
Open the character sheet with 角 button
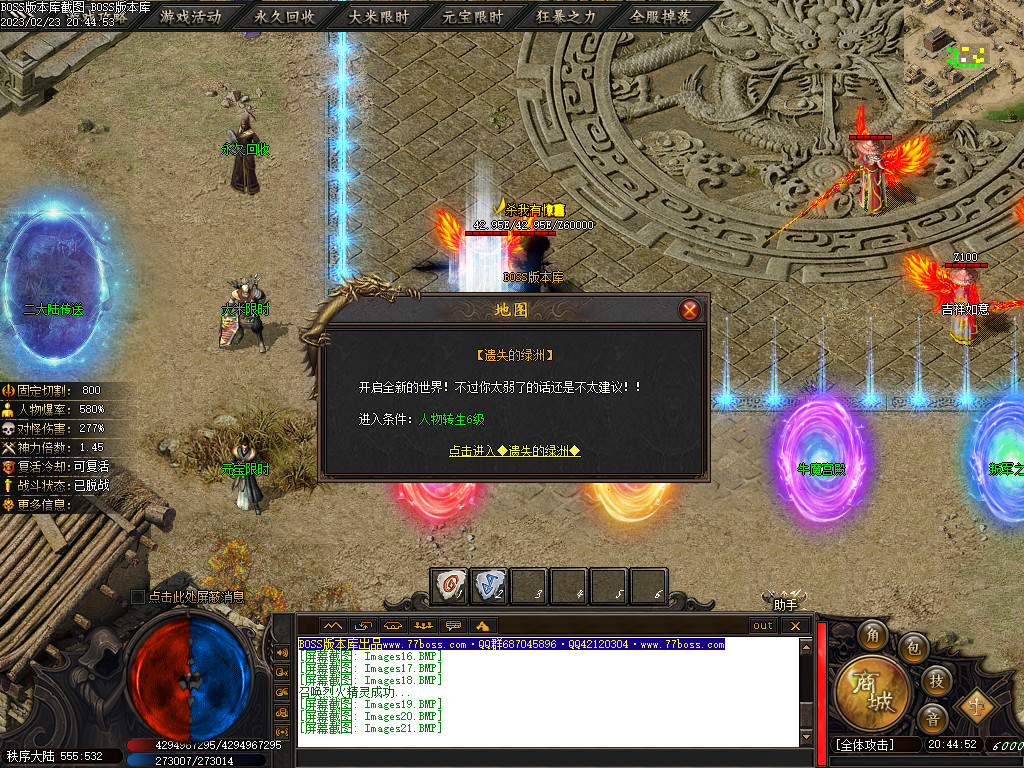click(x=875, y=634)
